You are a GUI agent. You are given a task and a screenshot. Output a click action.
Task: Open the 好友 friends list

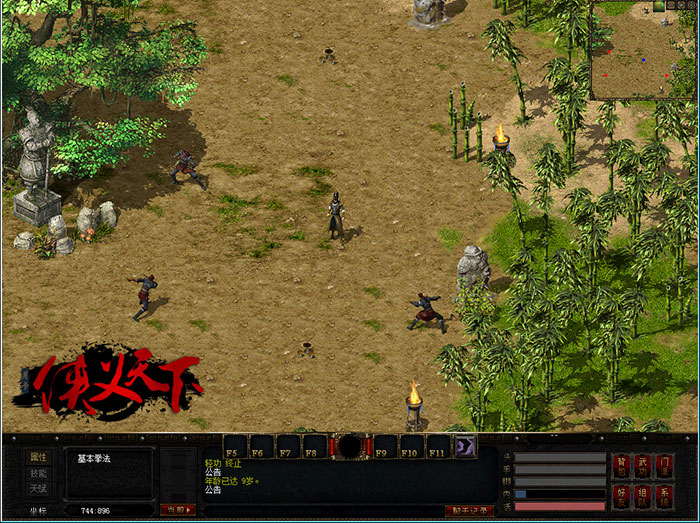click(621, 495)
